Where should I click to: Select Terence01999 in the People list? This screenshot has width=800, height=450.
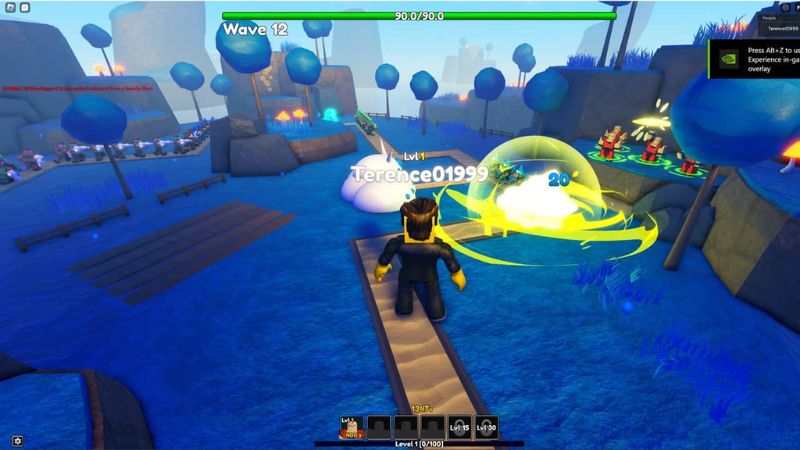781,30
